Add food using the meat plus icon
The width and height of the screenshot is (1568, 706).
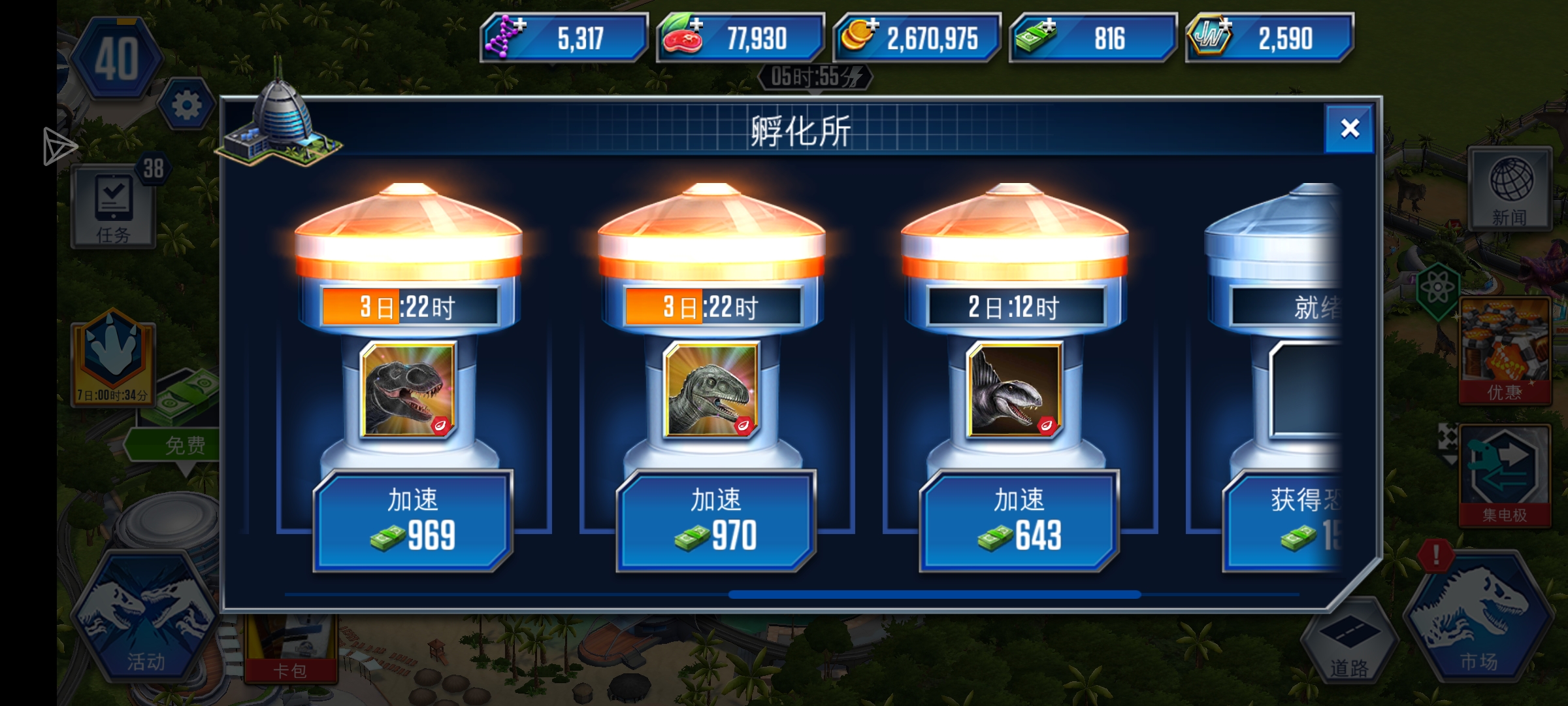(696, 24)
